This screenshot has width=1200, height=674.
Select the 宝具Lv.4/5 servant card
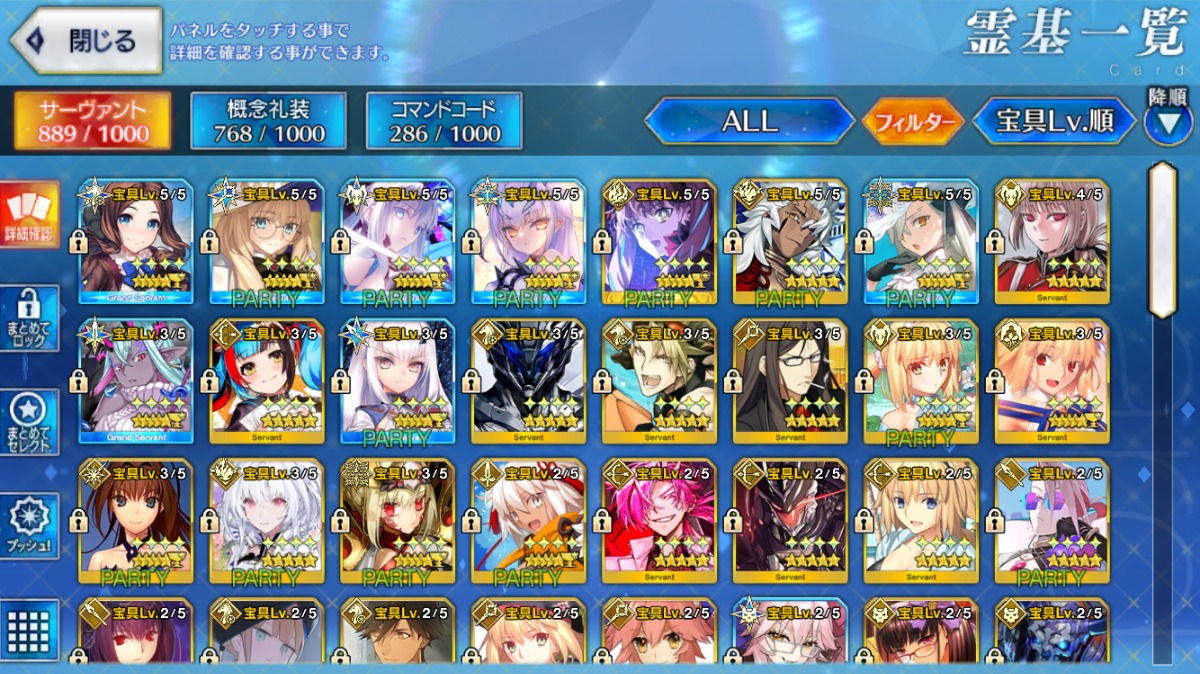tap(1051, 242)
